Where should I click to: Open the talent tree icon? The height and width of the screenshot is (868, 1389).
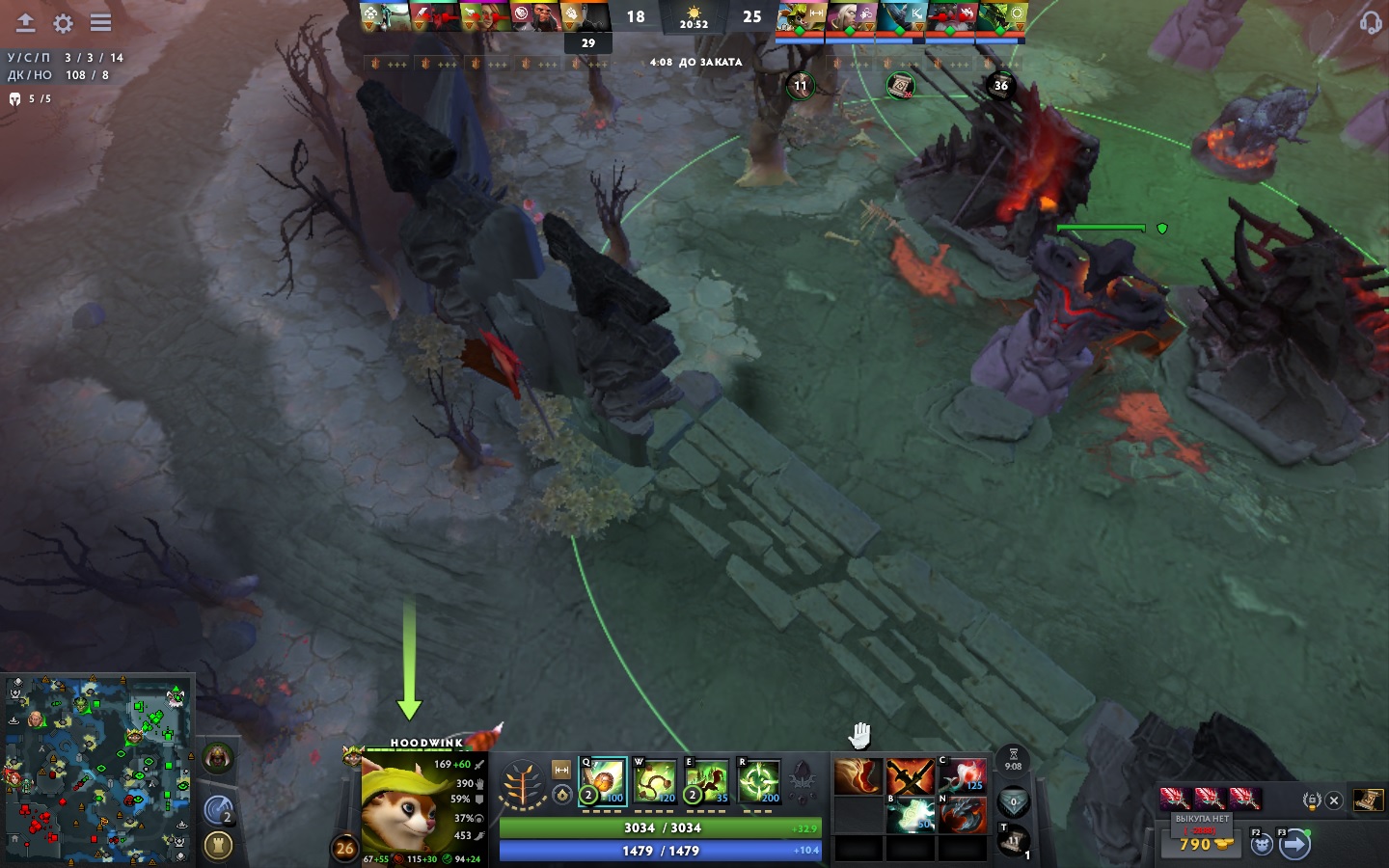524,785
